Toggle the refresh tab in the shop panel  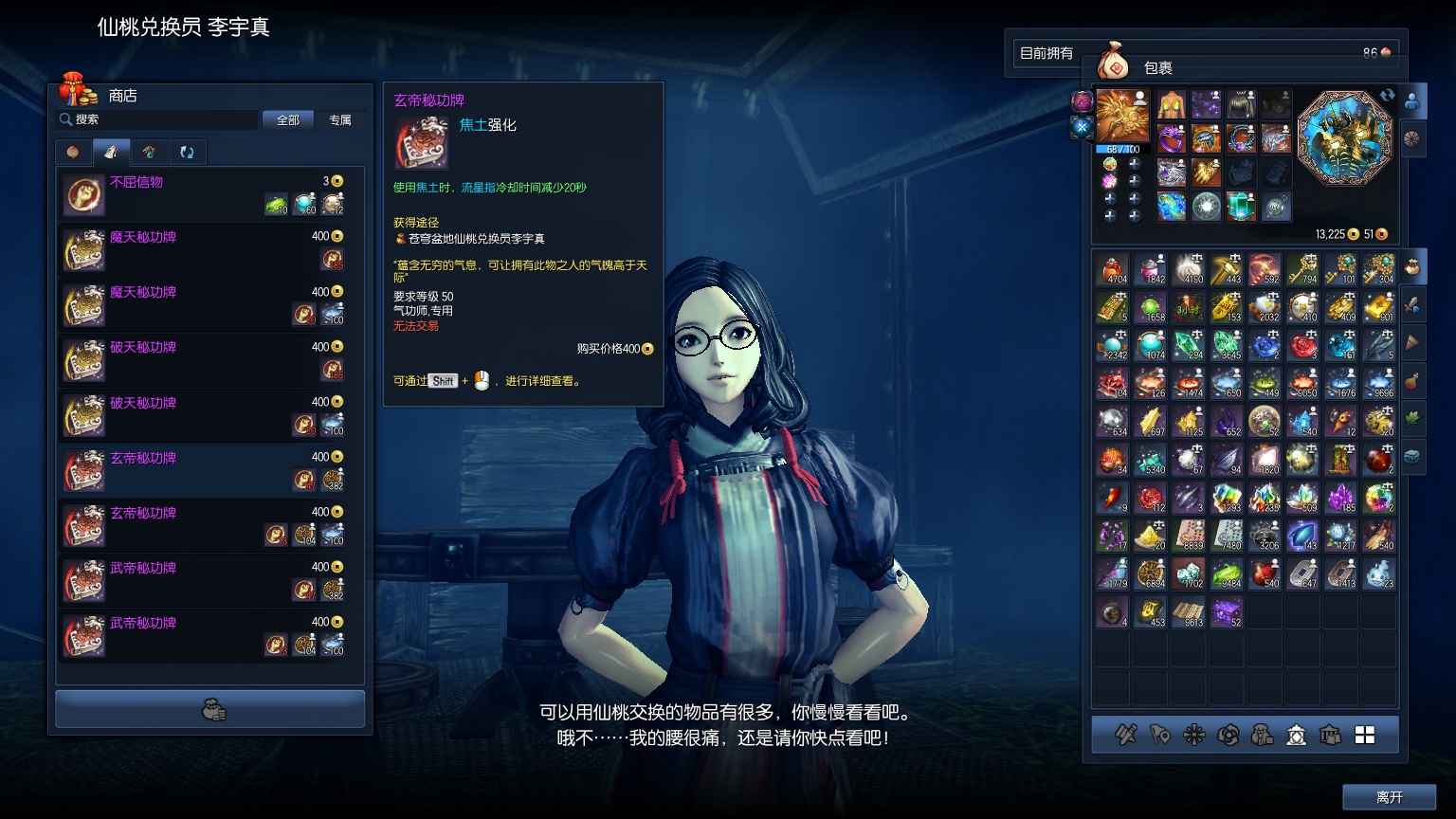pos(187,152)
